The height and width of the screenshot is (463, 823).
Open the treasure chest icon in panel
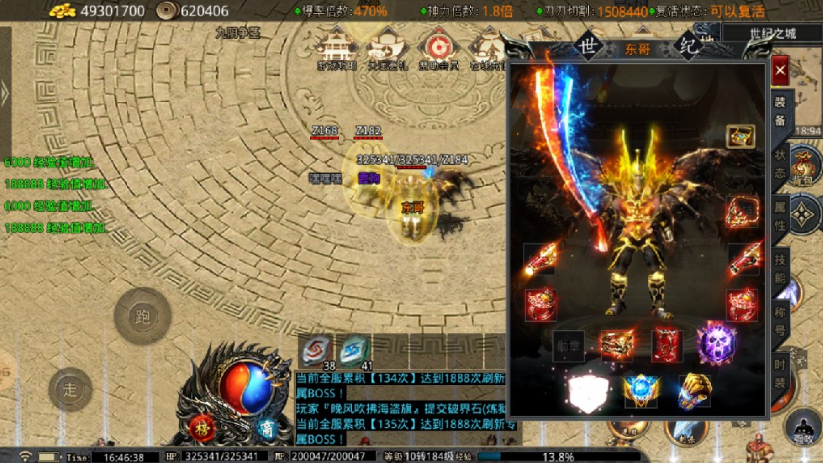click(x=740, y=137)
